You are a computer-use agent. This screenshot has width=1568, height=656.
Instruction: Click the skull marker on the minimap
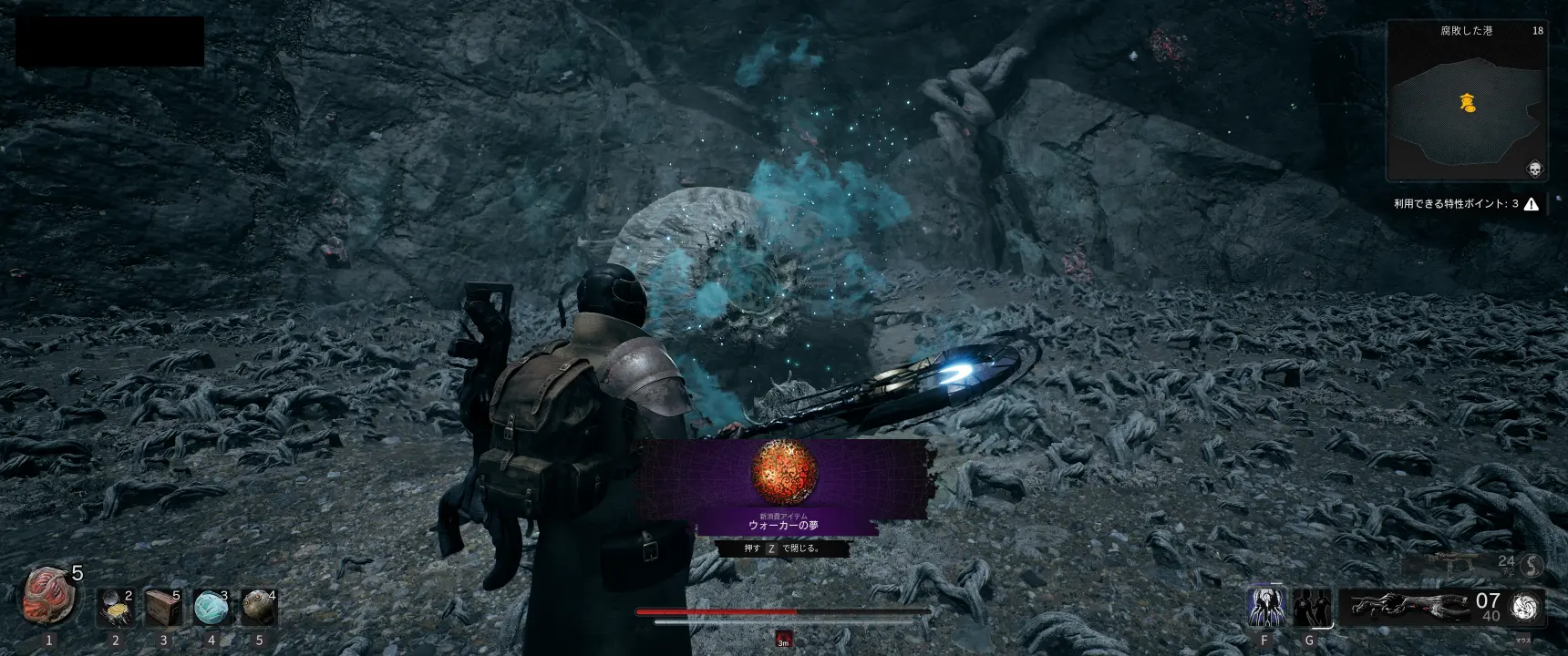pyautogui.click(x=1534, y=169)
